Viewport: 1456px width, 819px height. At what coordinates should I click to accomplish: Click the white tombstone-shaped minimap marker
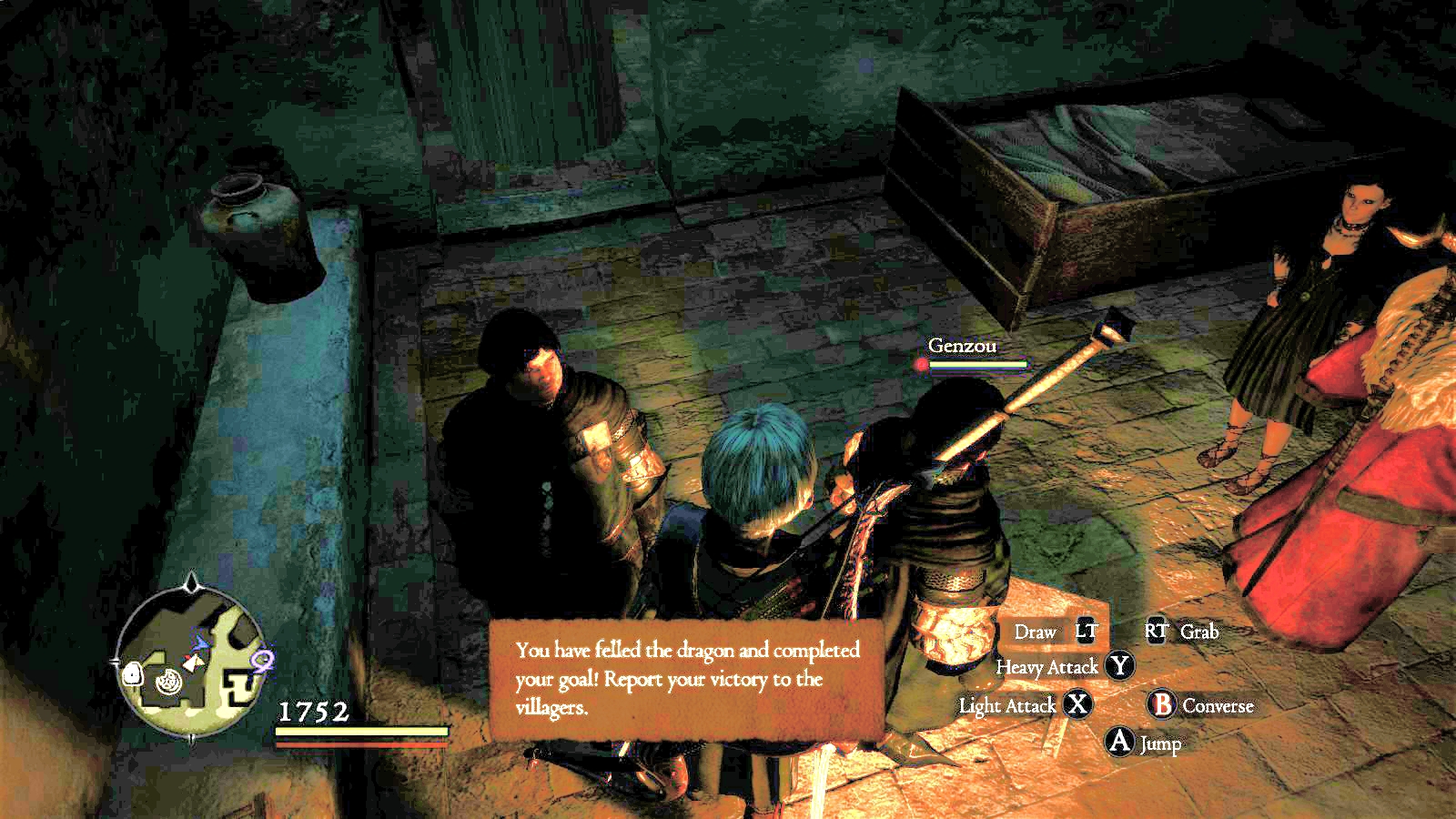click(131, 673)
